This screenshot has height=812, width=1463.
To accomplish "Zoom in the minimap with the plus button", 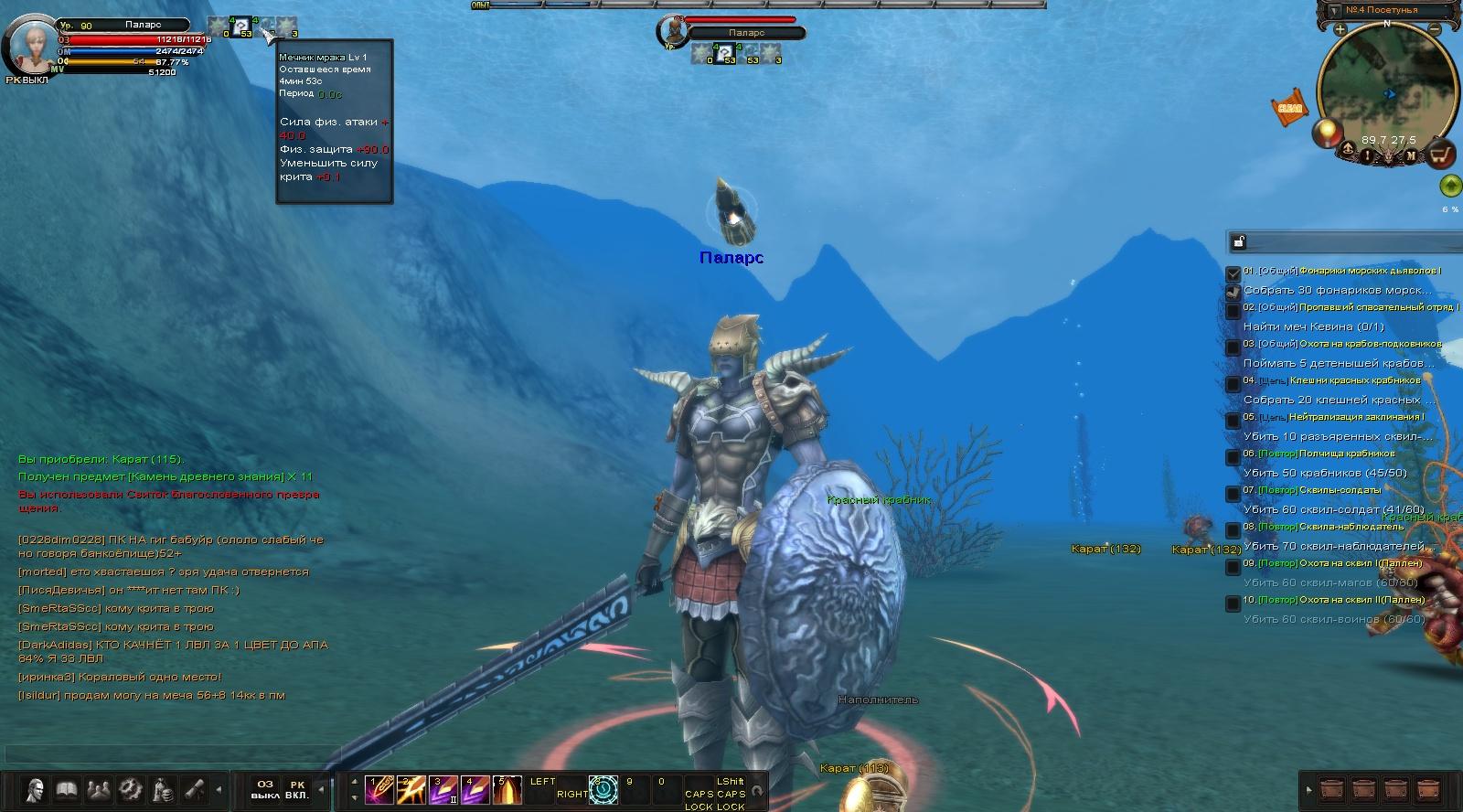I will point(1340,29).
